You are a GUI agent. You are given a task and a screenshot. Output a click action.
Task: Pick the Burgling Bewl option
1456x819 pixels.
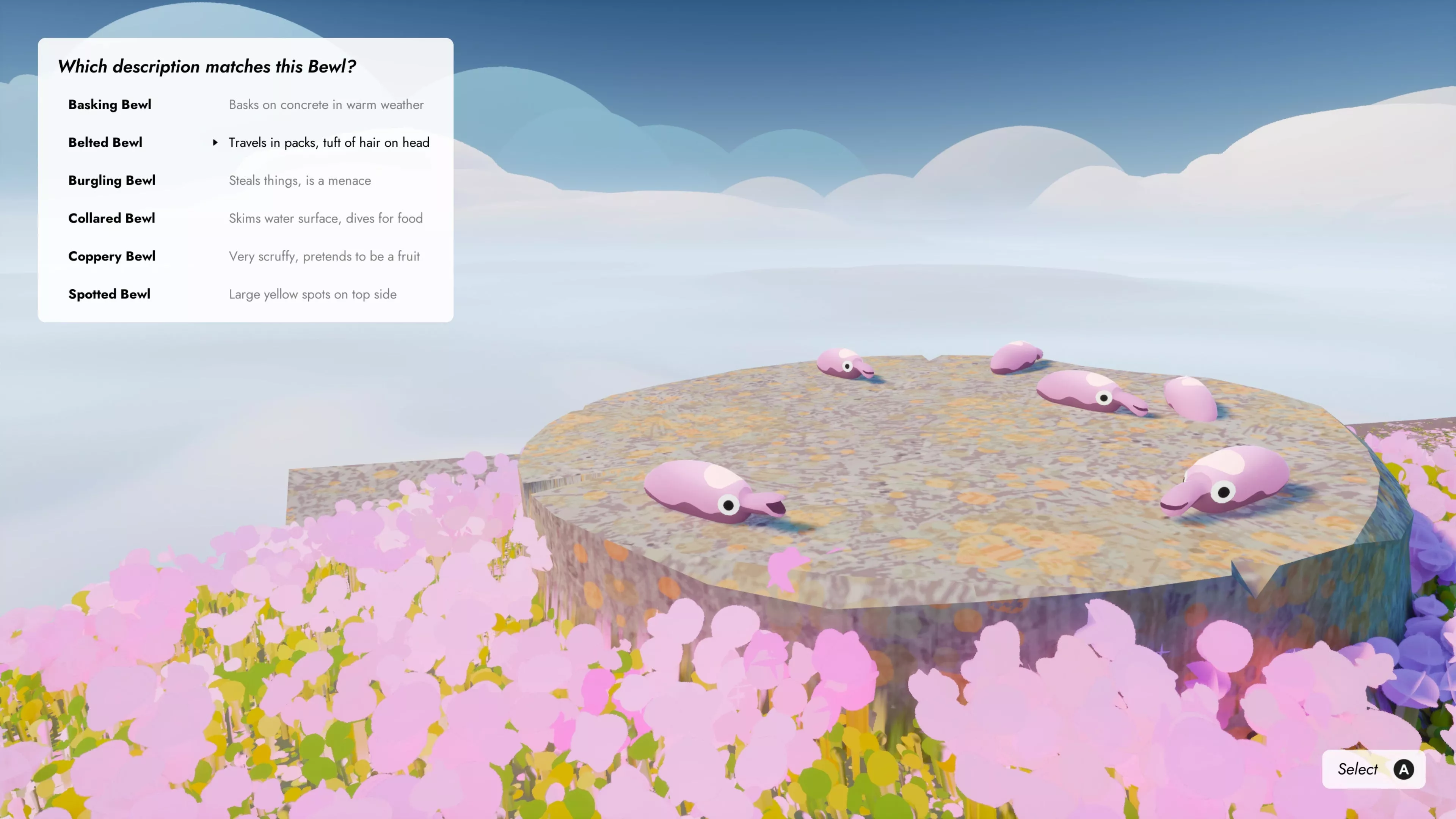tap(245, 180)
